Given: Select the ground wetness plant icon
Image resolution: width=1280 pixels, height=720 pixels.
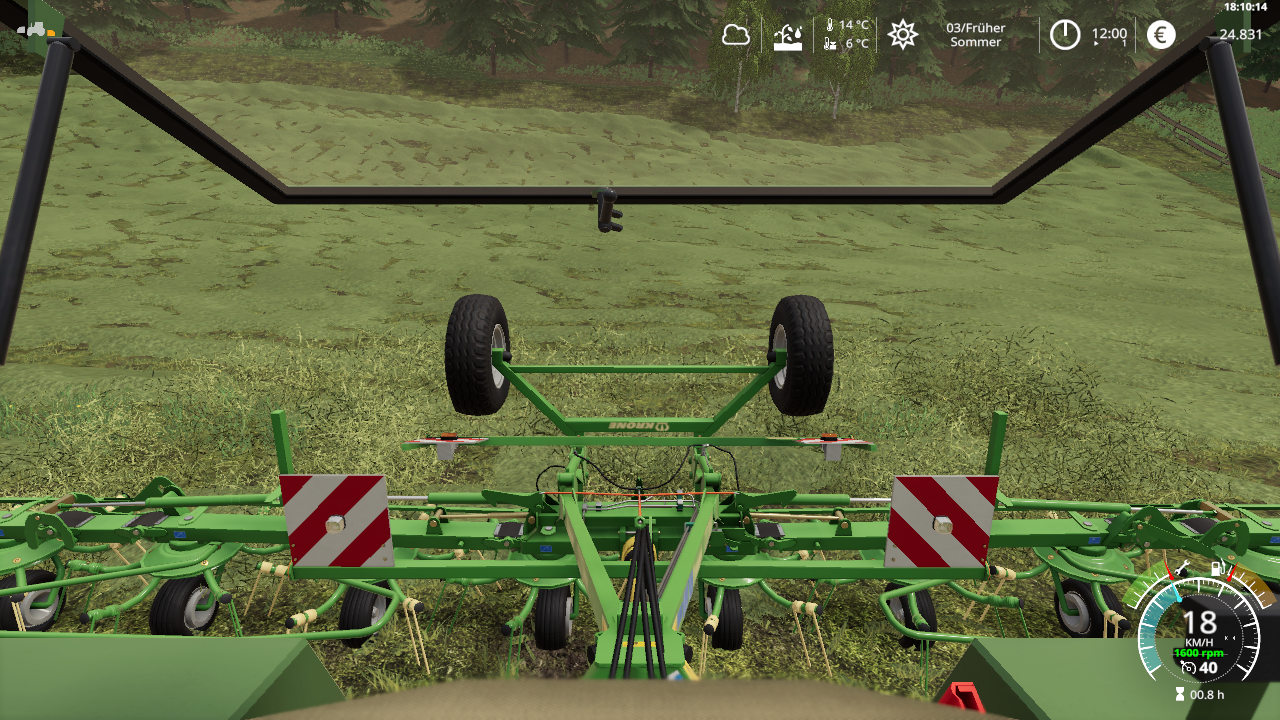Looking at the screenshot, I should [788, 36].
